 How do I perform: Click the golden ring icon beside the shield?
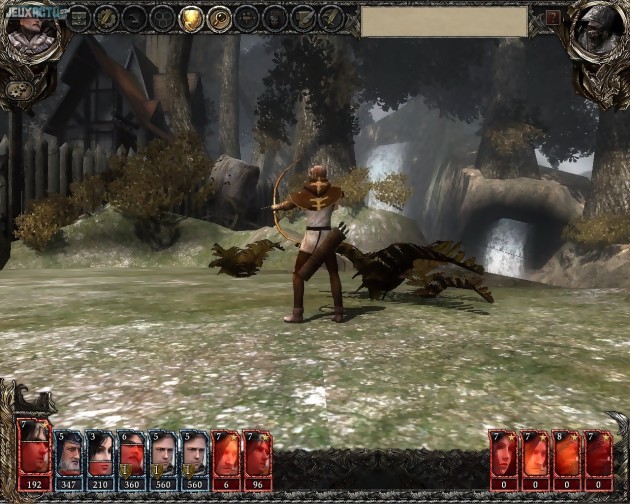pyautogui.click(x=219, y=18)
